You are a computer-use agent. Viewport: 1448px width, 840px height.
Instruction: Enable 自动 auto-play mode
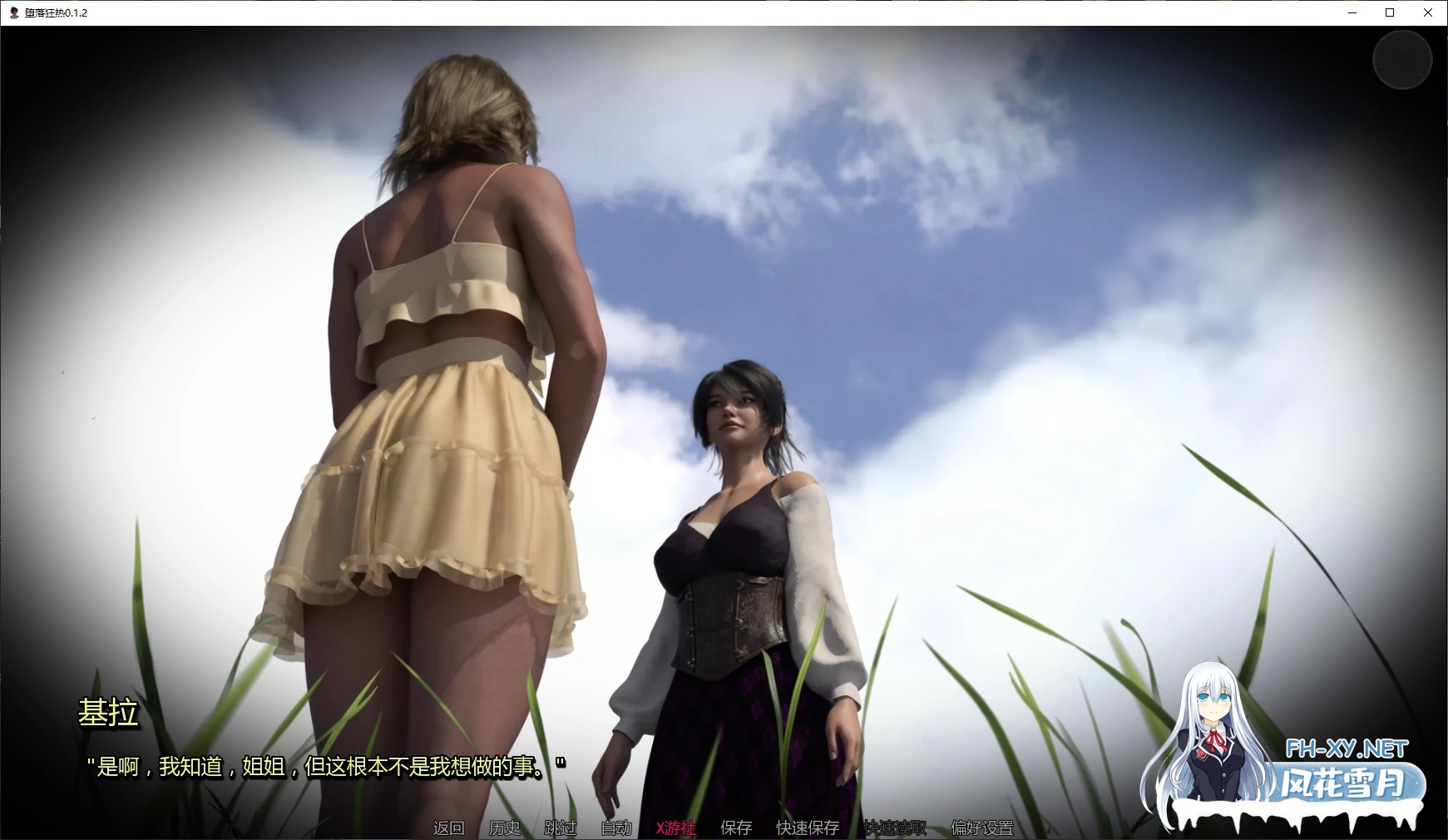pyautogui.click(x=615, y=828)
